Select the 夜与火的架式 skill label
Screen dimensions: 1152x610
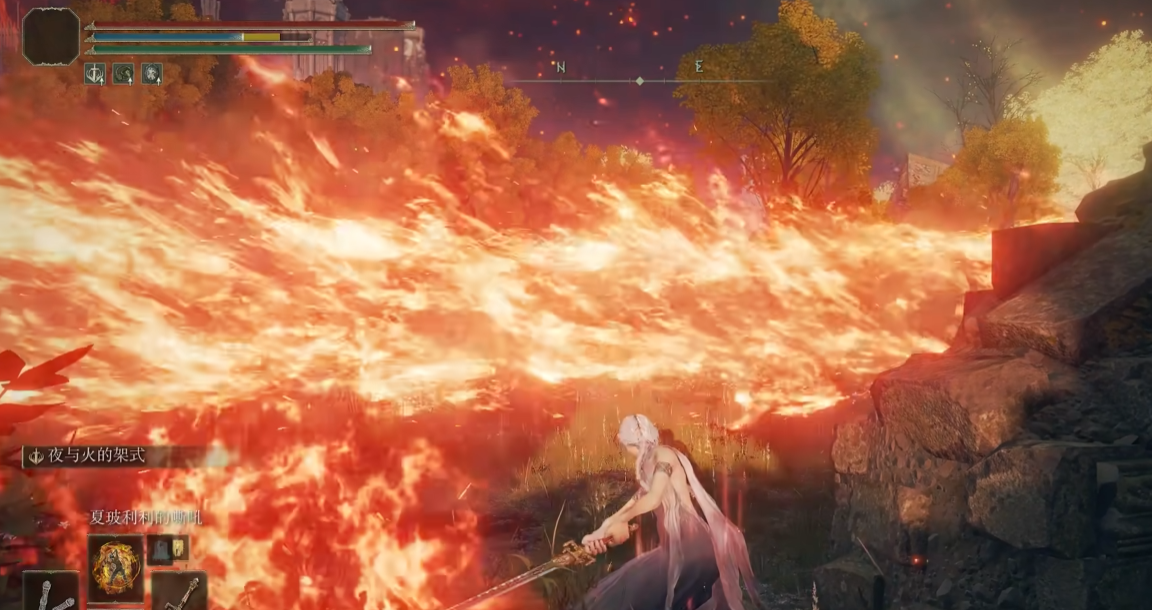point(98,456)
